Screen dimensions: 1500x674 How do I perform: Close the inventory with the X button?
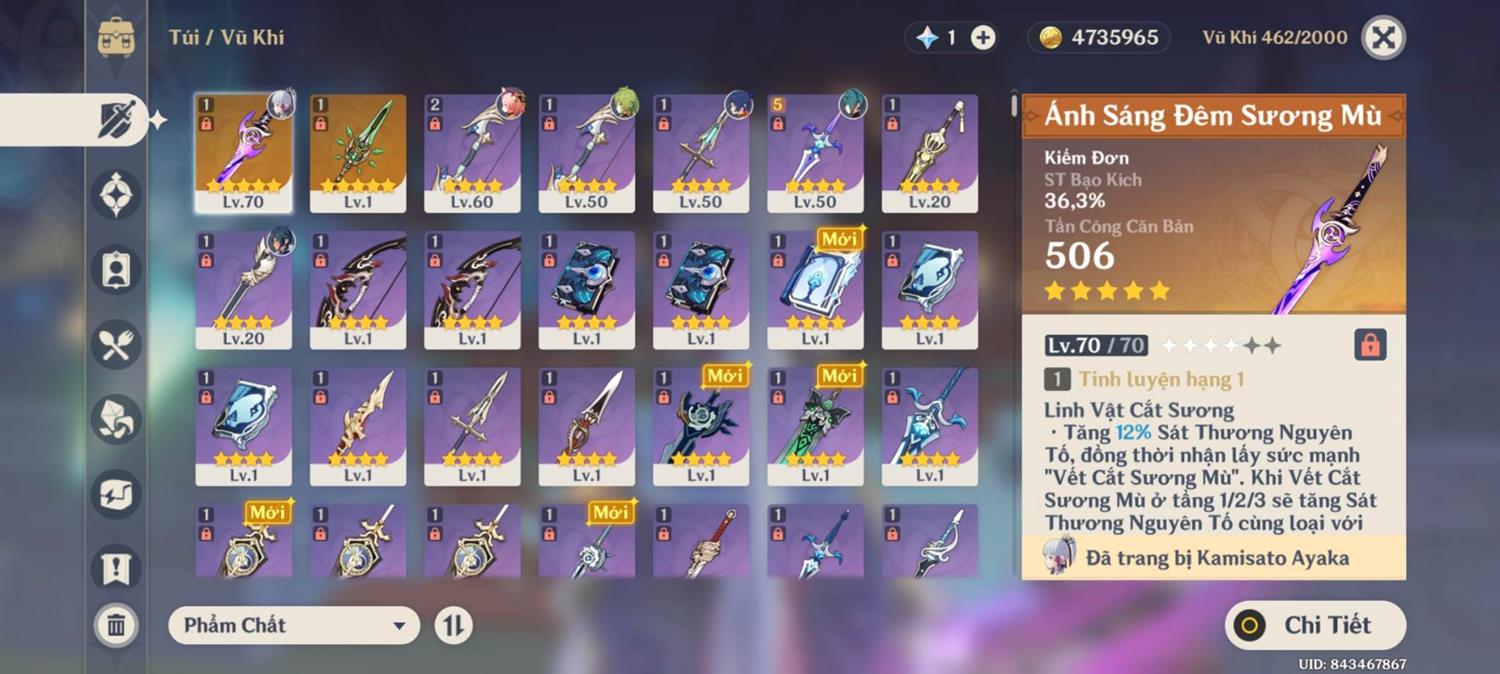pos(1383,38)
